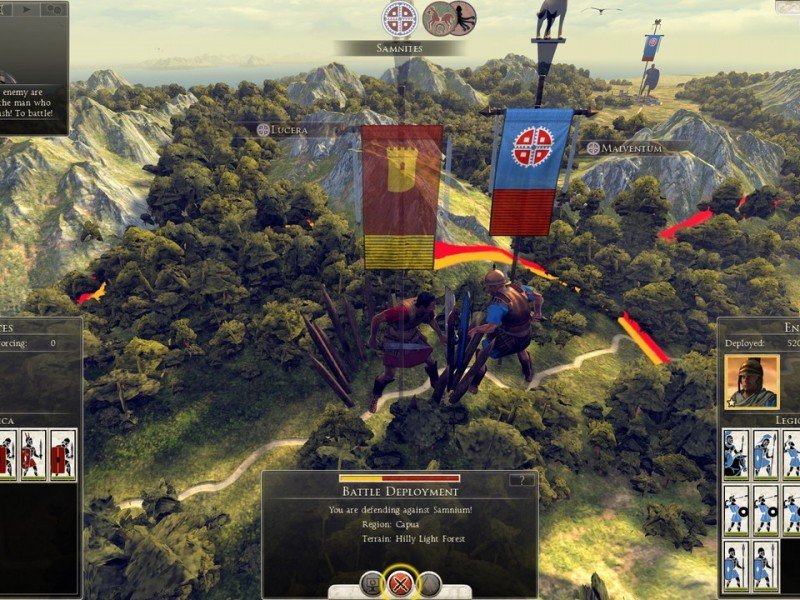Click the advisor panel's double-circle options button

pos(54,9)
